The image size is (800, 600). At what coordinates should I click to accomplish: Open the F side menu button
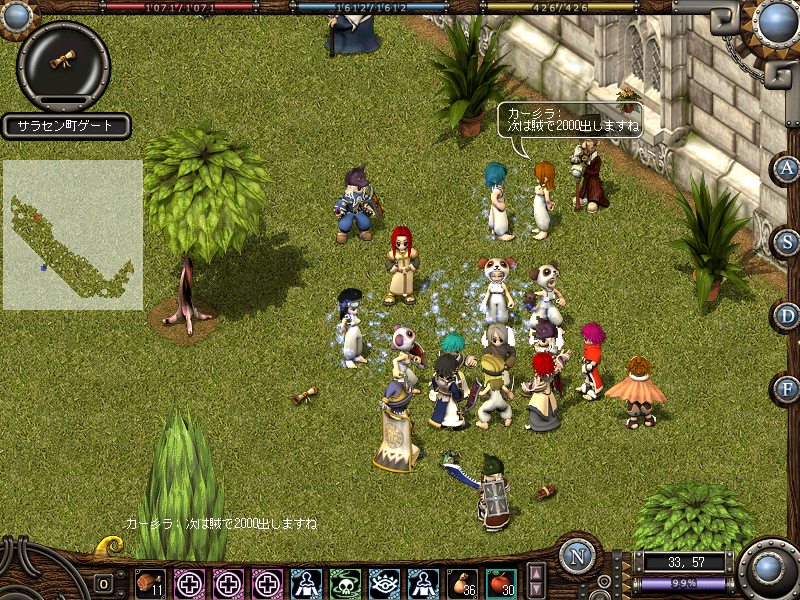click(x=787, y=388)
